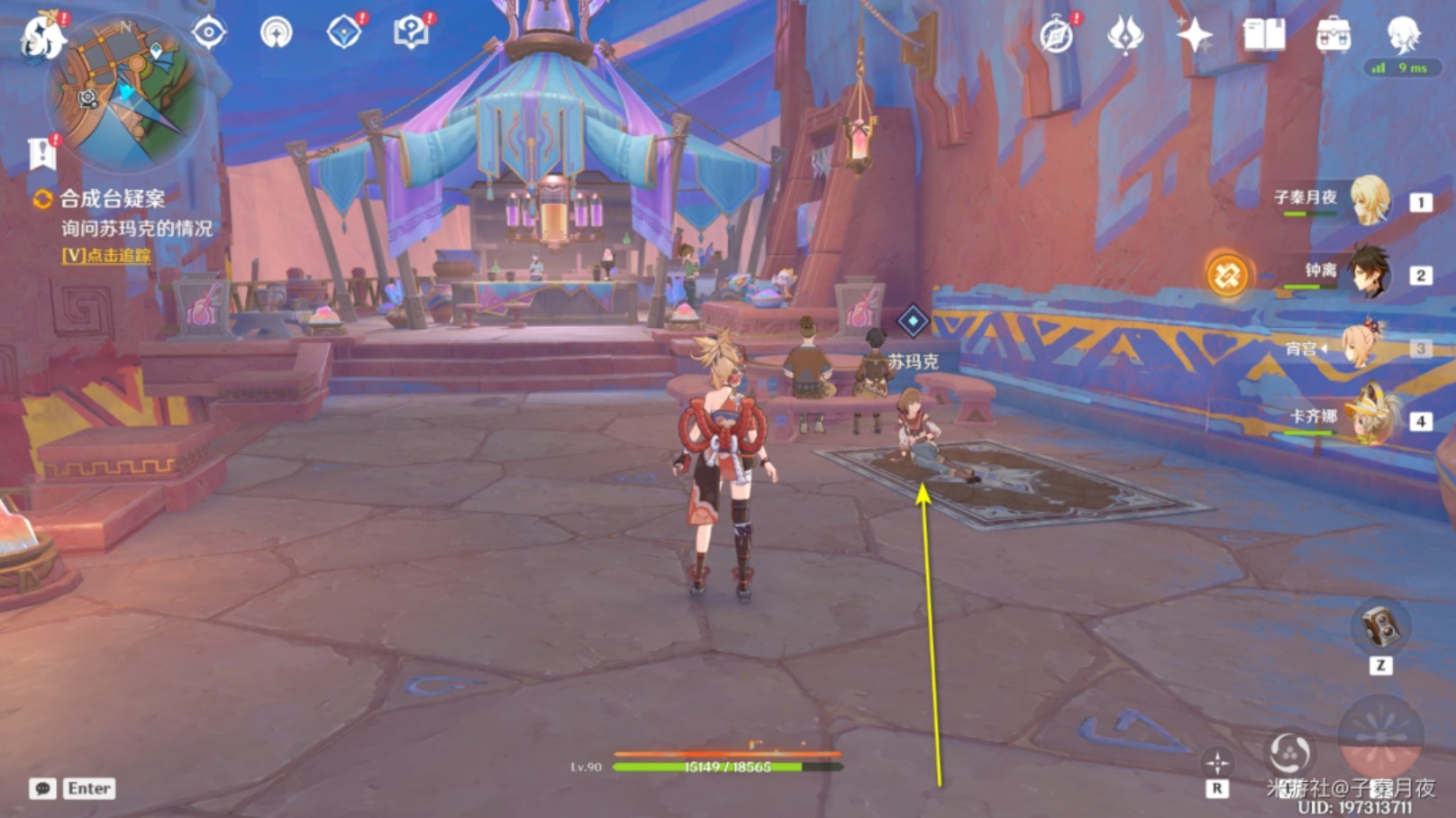Open the compass icon in top bar

(x=1056, y=36)
